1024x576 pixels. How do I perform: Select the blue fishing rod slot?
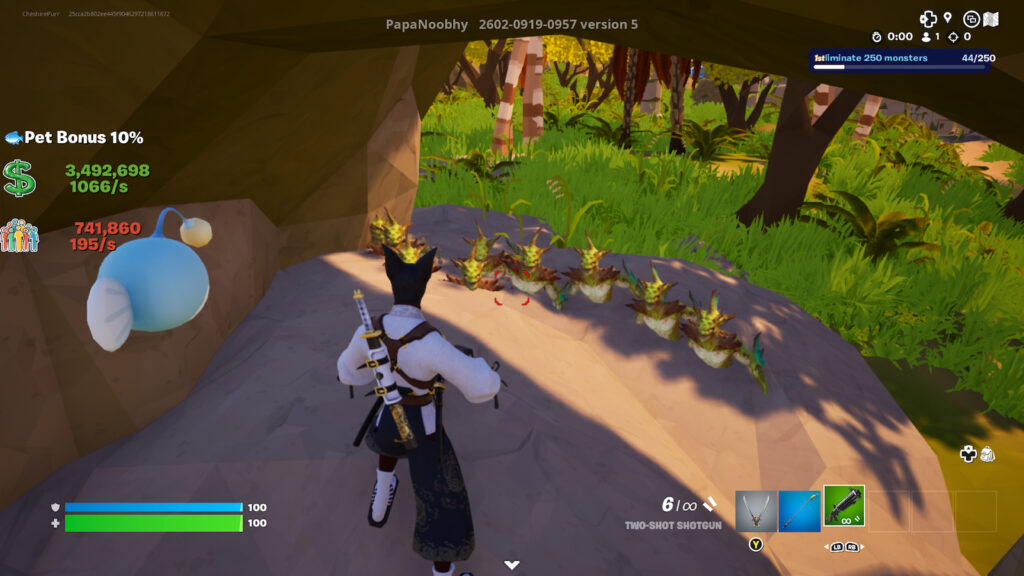[x=799, y=510]
